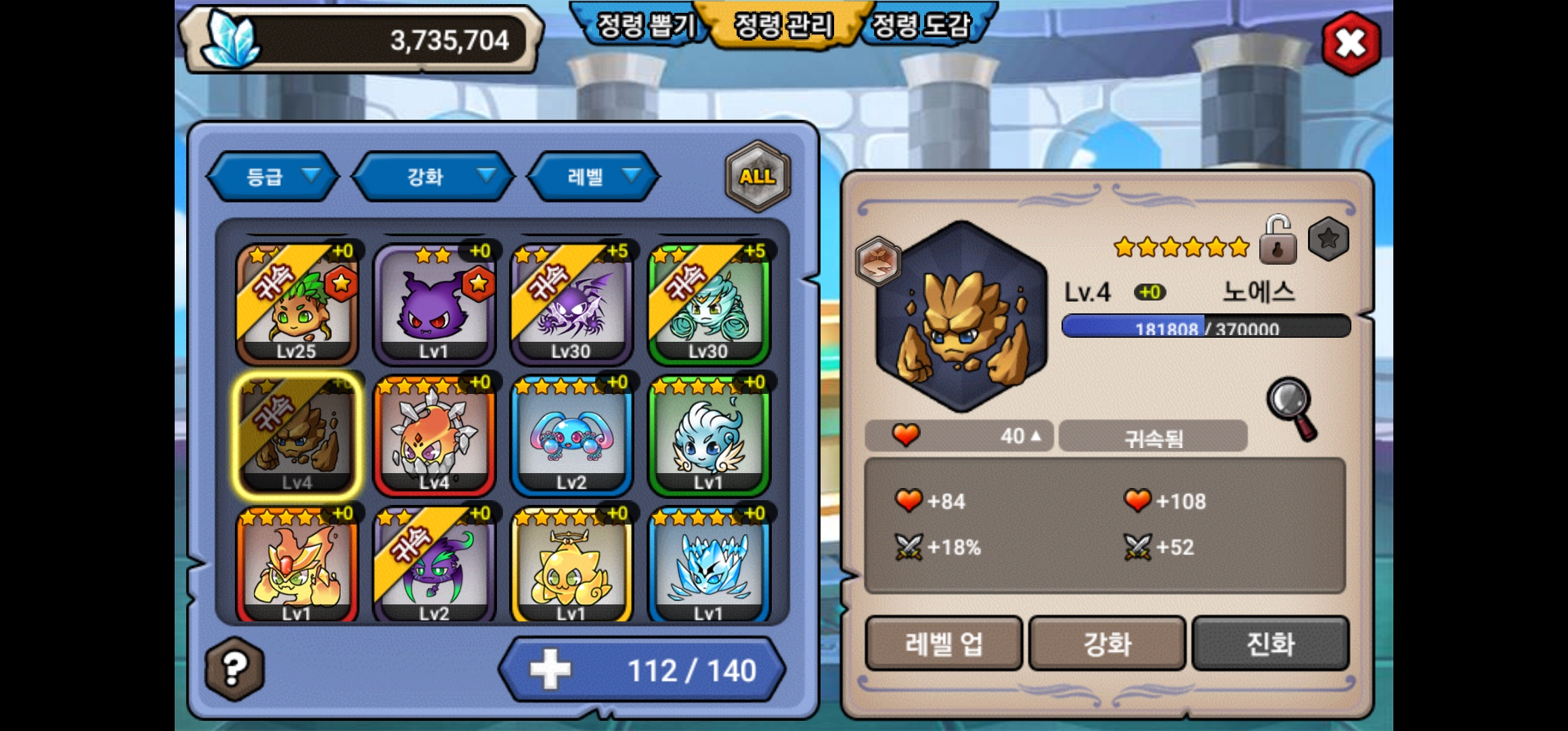Open the 레벨 sort dropdown
The width and height of the screenshot is (1568, 731).
tap(594, 177)
